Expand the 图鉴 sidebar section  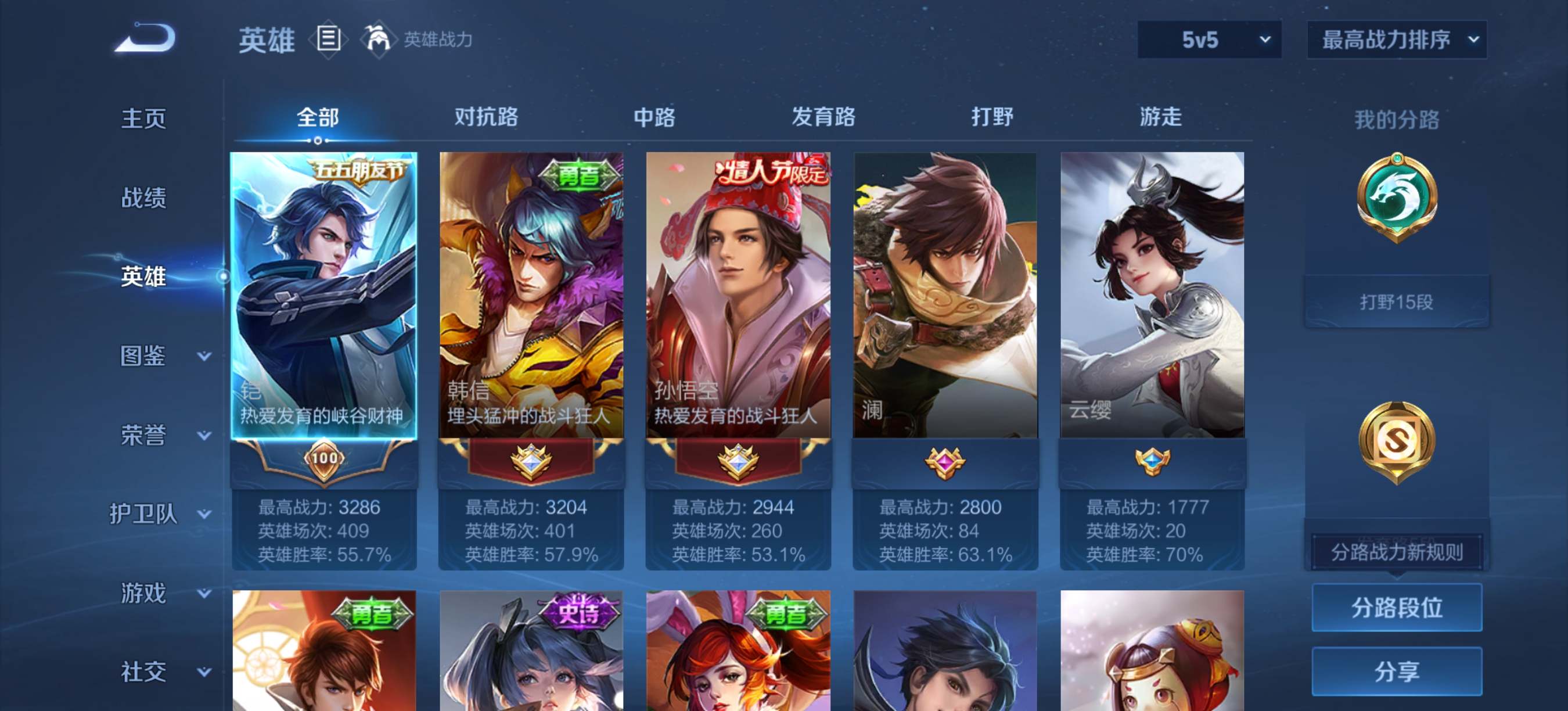[146, 356]
